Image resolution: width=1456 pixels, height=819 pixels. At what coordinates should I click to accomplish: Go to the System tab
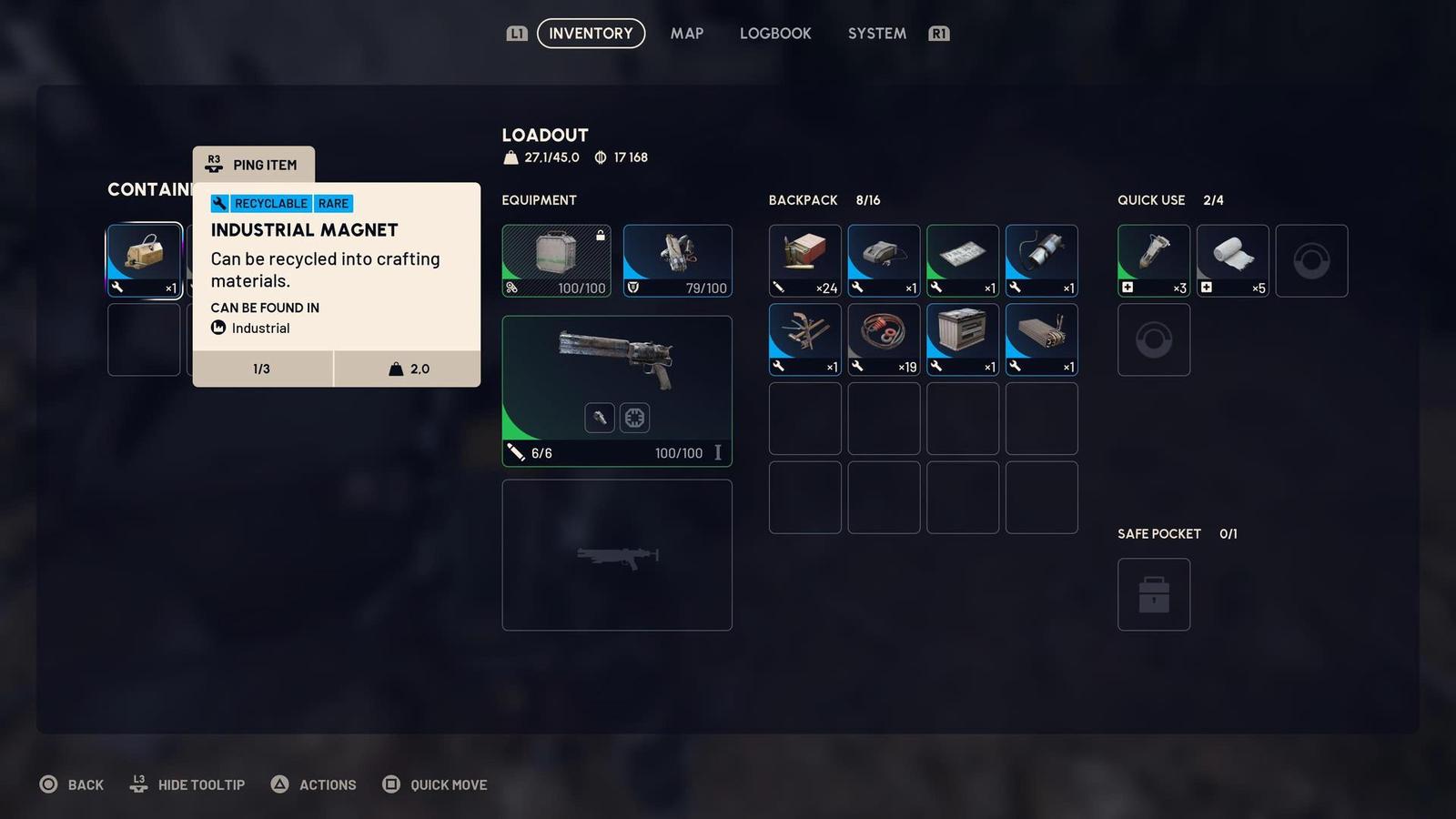click(x=876, y=34)
